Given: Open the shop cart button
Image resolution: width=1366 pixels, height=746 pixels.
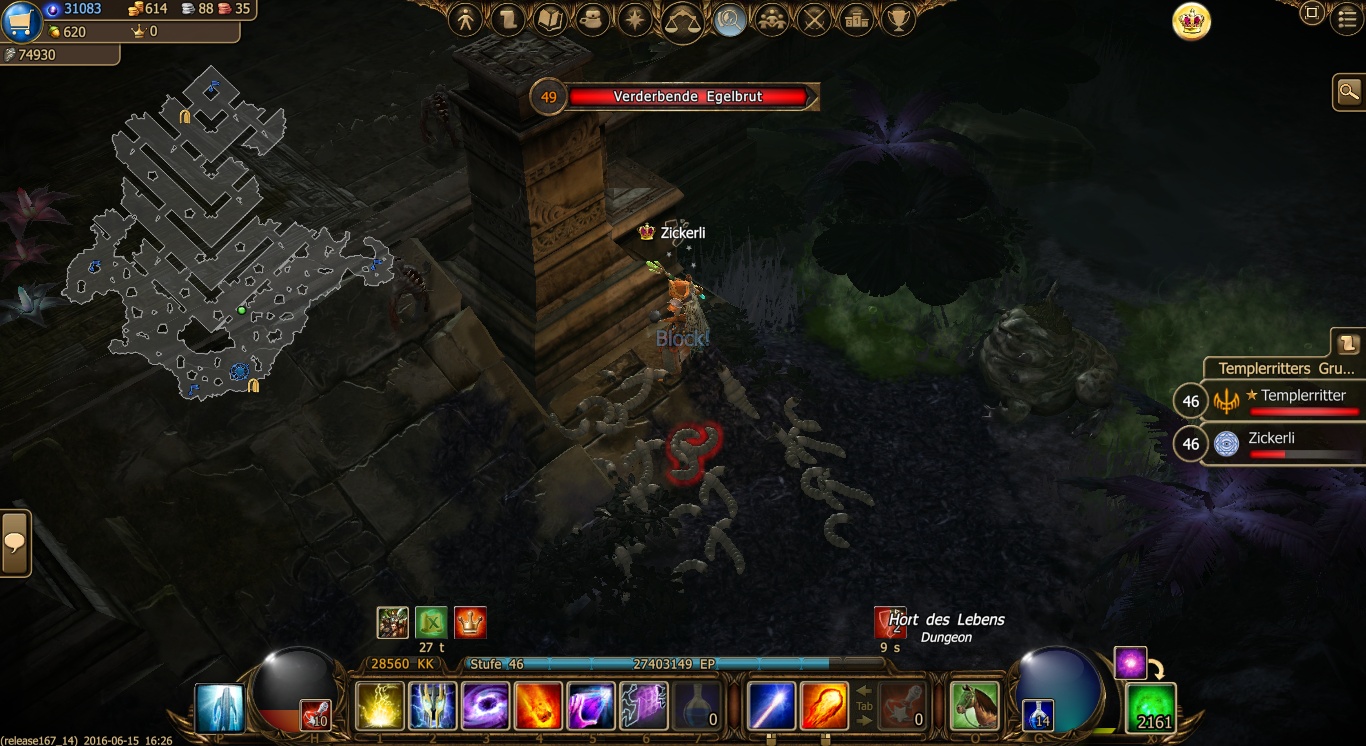Looking at the screenshot, I should (21, 20).
